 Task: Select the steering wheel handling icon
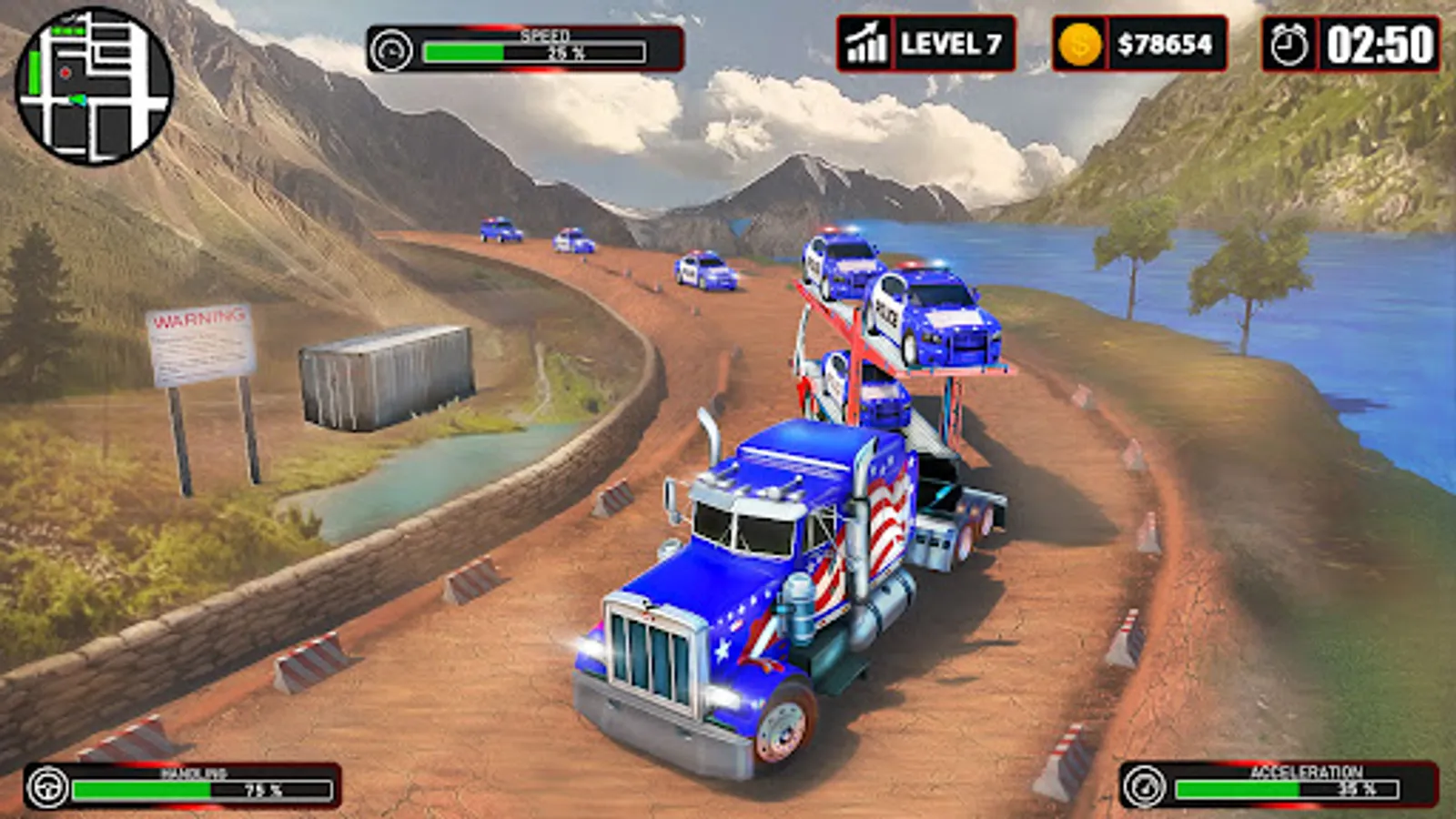click(x=47, y=787)
